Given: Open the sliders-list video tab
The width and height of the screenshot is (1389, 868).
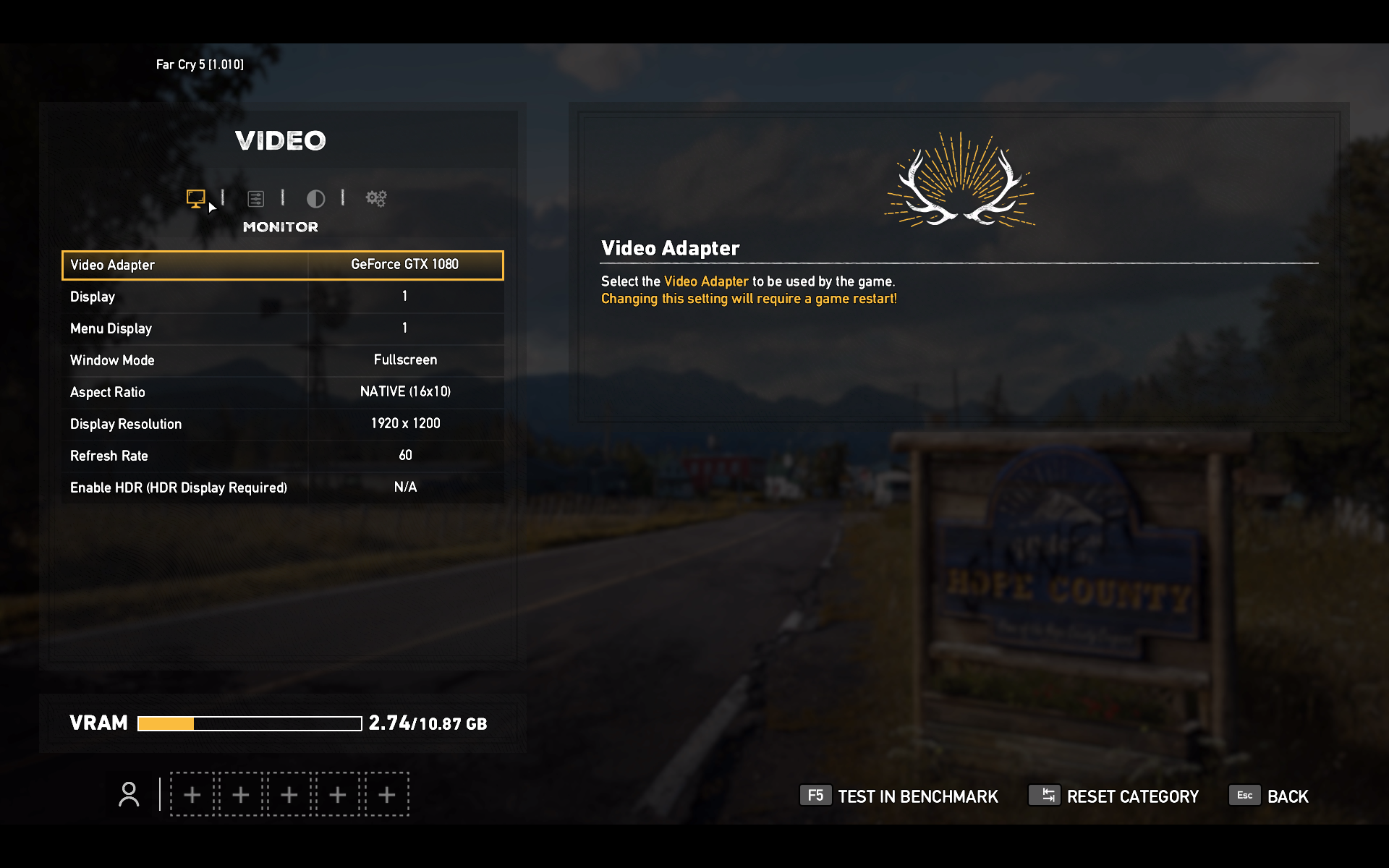Looking at the screenshot, I should [255, 198].
